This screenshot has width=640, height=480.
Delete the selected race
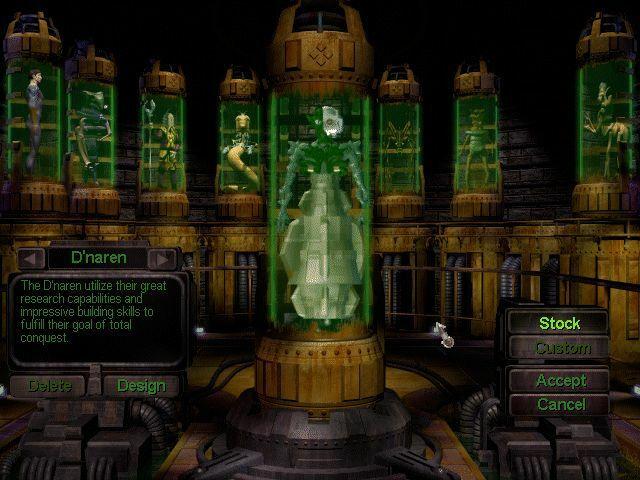49,385
